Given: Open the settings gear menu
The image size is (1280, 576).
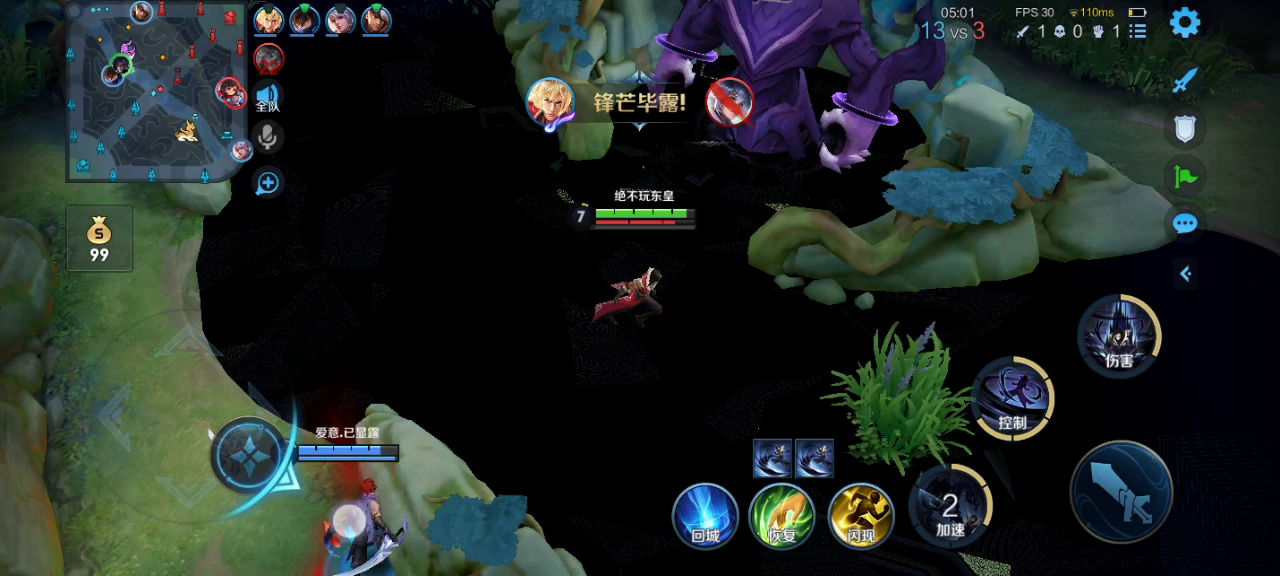Looking at the screenshot, I should point(1185,22).
